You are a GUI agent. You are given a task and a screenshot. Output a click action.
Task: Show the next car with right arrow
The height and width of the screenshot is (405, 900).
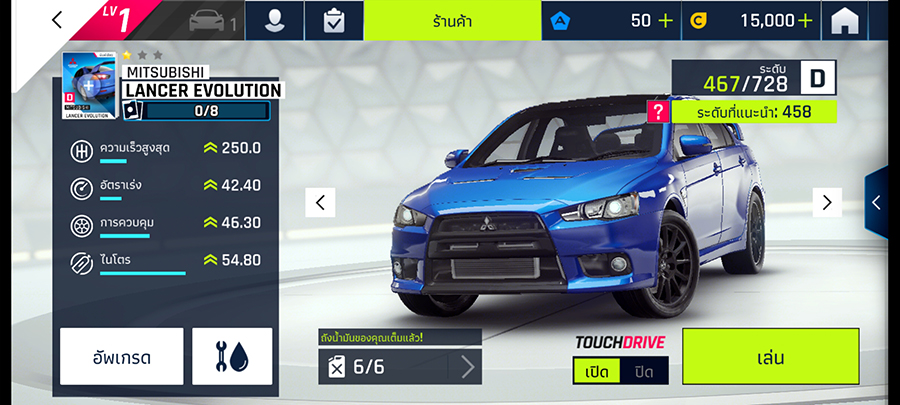[x=826, y=202]
